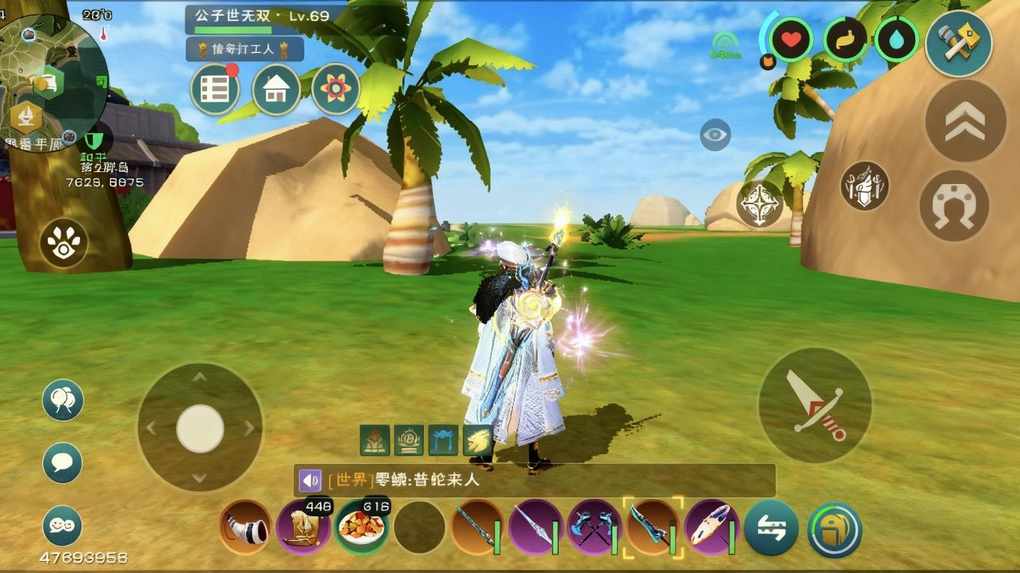Viewport: 1020px width, 573px height.
Task: Toggle the eye view button
Action: tap(715, 134)
